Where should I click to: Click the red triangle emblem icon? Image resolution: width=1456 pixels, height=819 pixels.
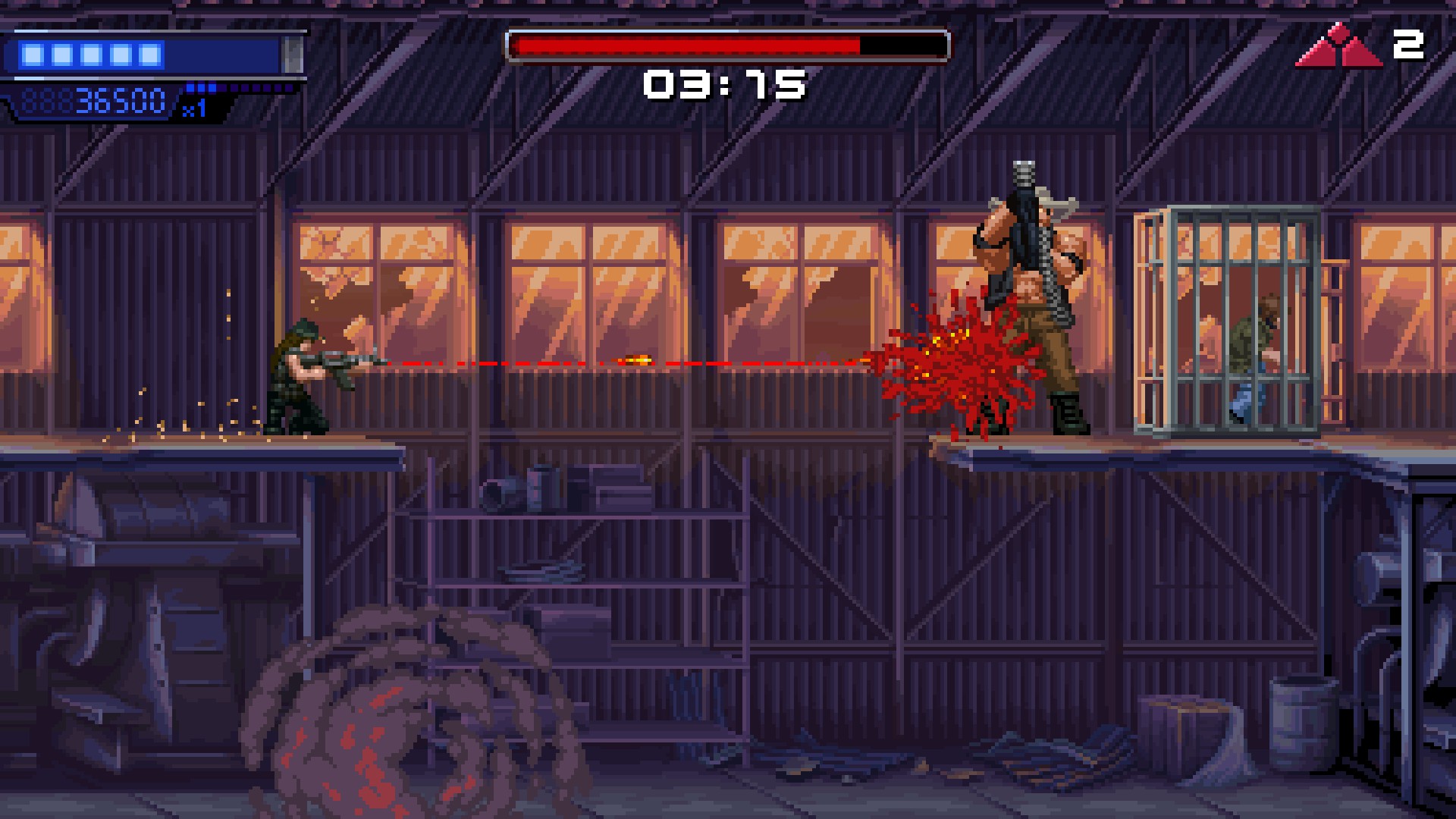click(1339, 47)
